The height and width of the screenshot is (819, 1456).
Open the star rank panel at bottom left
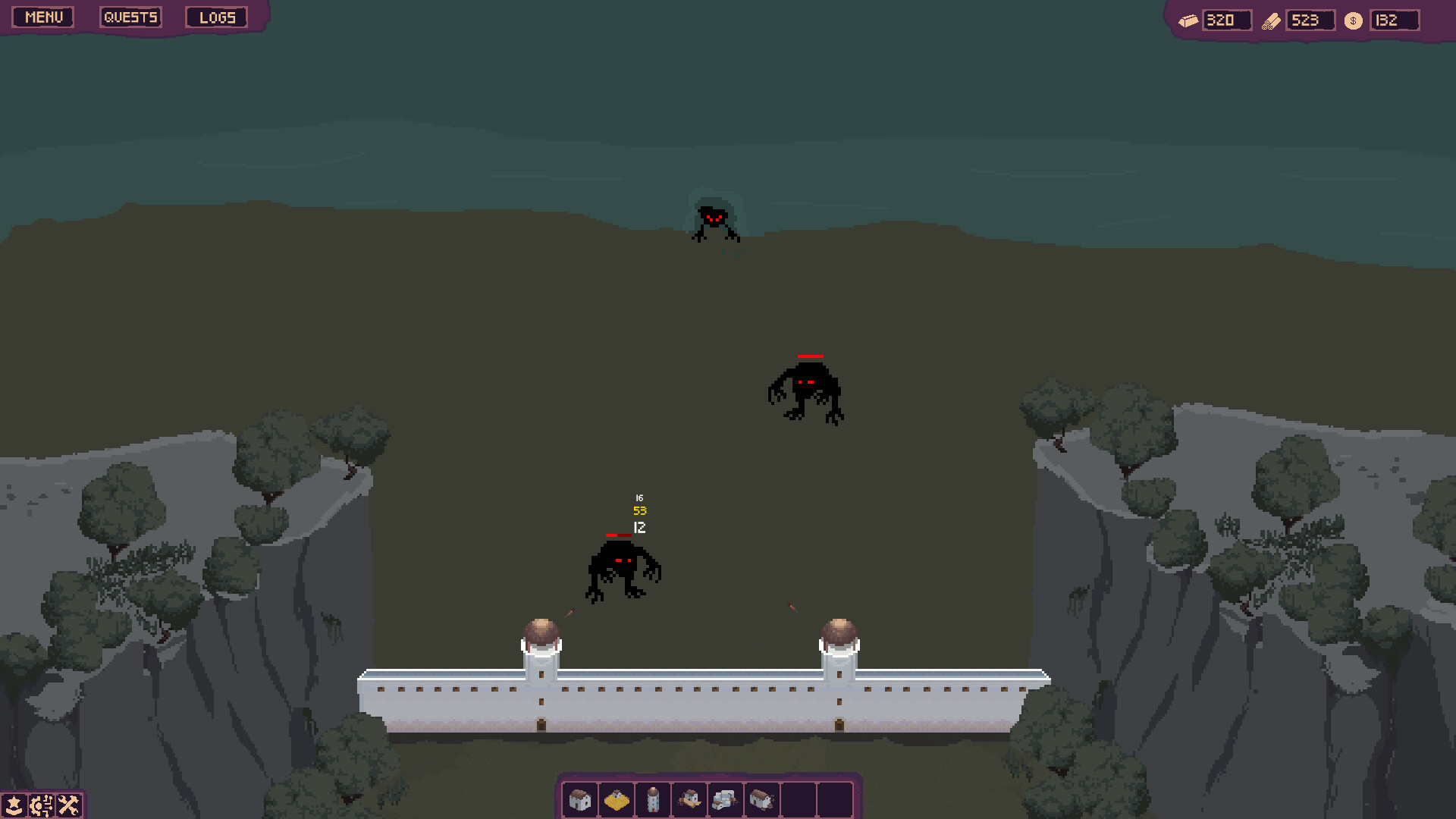pyautogui.click(x=12, y=805)
